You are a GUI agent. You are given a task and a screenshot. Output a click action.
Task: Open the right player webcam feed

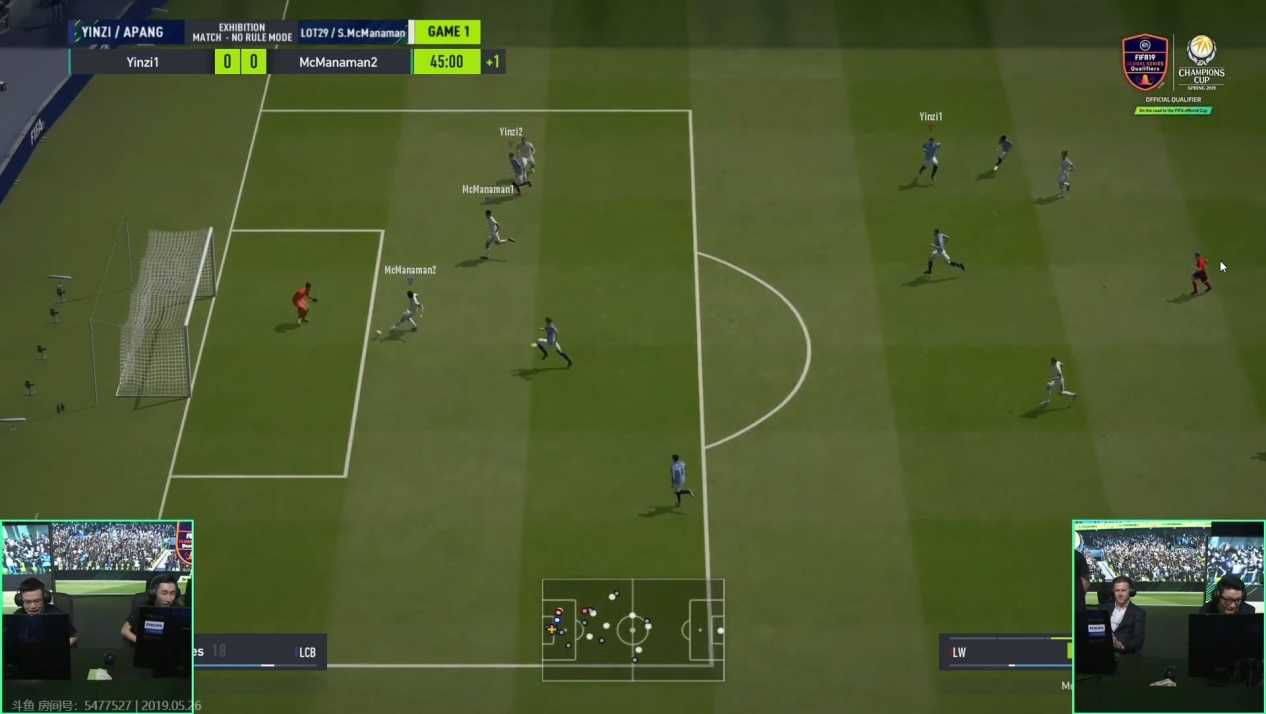[1168, 616]
